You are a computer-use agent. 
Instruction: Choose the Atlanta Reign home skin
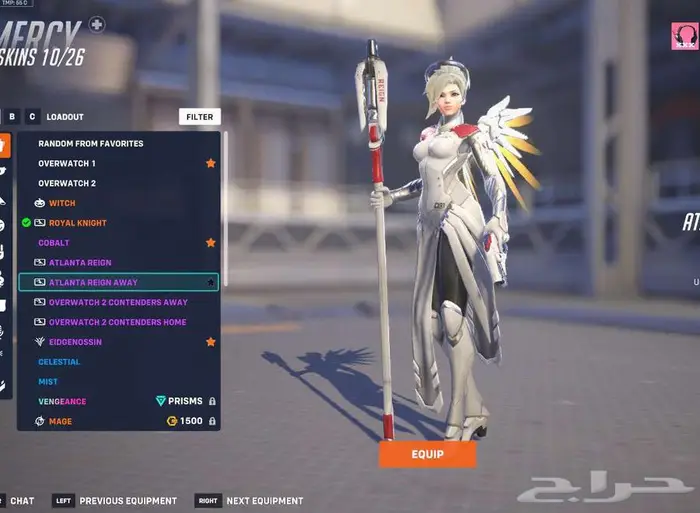[80, 263]
